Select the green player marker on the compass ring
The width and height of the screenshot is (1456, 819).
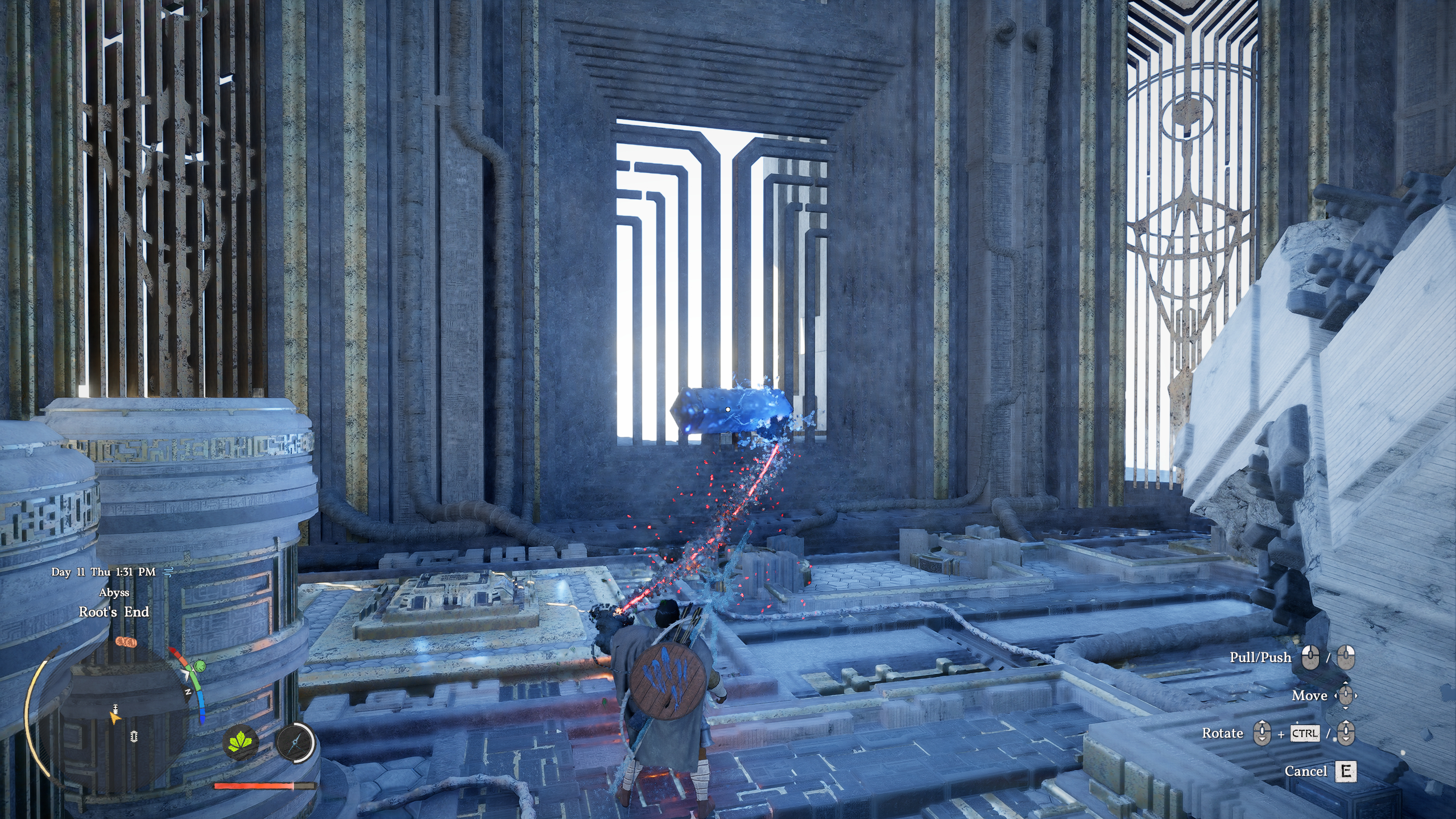click(200, 667)
